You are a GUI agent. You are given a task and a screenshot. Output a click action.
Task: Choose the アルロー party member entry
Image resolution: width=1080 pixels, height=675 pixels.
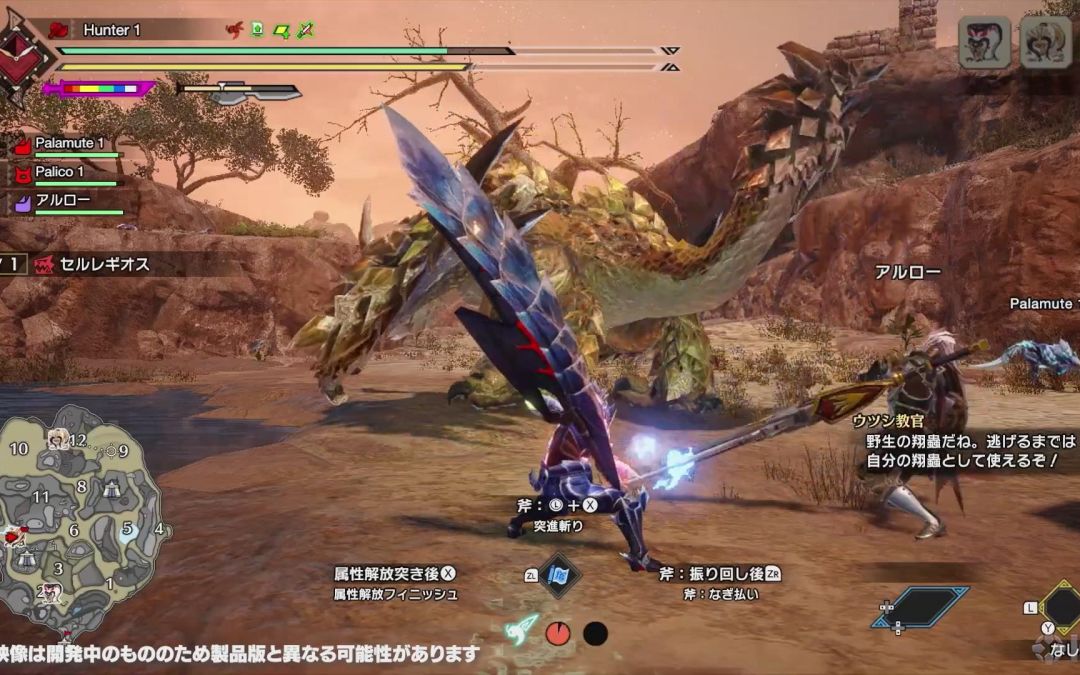(x=62, y=201)
